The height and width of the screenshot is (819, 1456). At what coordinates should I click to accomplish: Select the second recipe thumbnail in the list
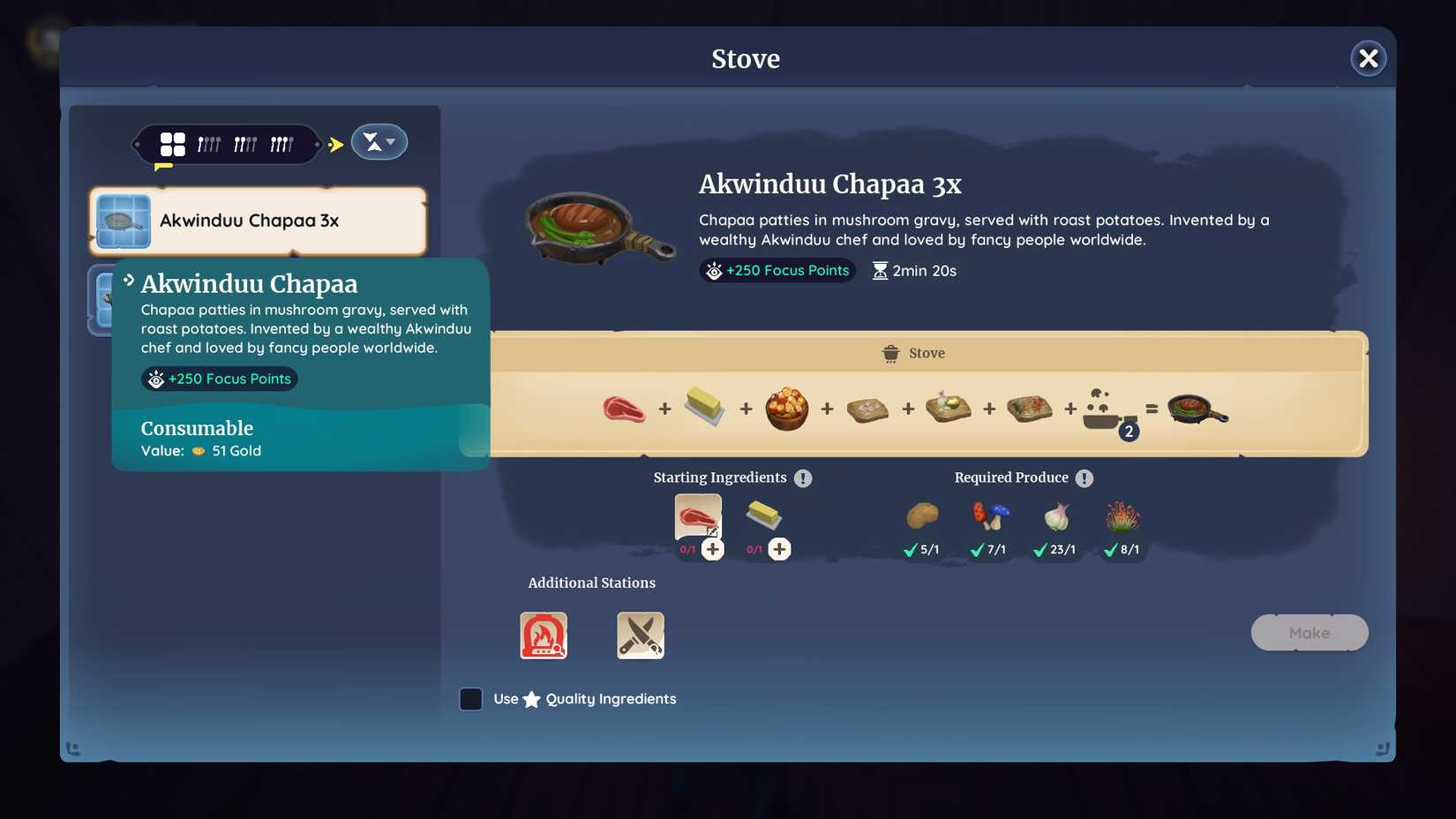(x=108, y=301)
